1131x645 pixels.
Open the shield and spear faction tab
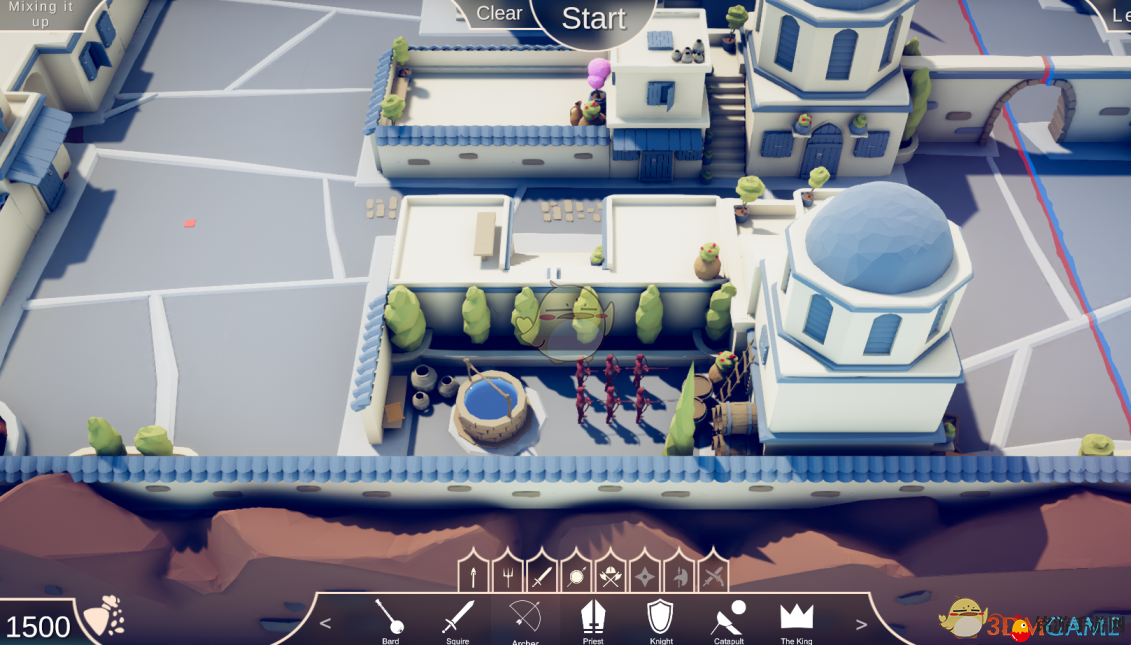(576, 576)
